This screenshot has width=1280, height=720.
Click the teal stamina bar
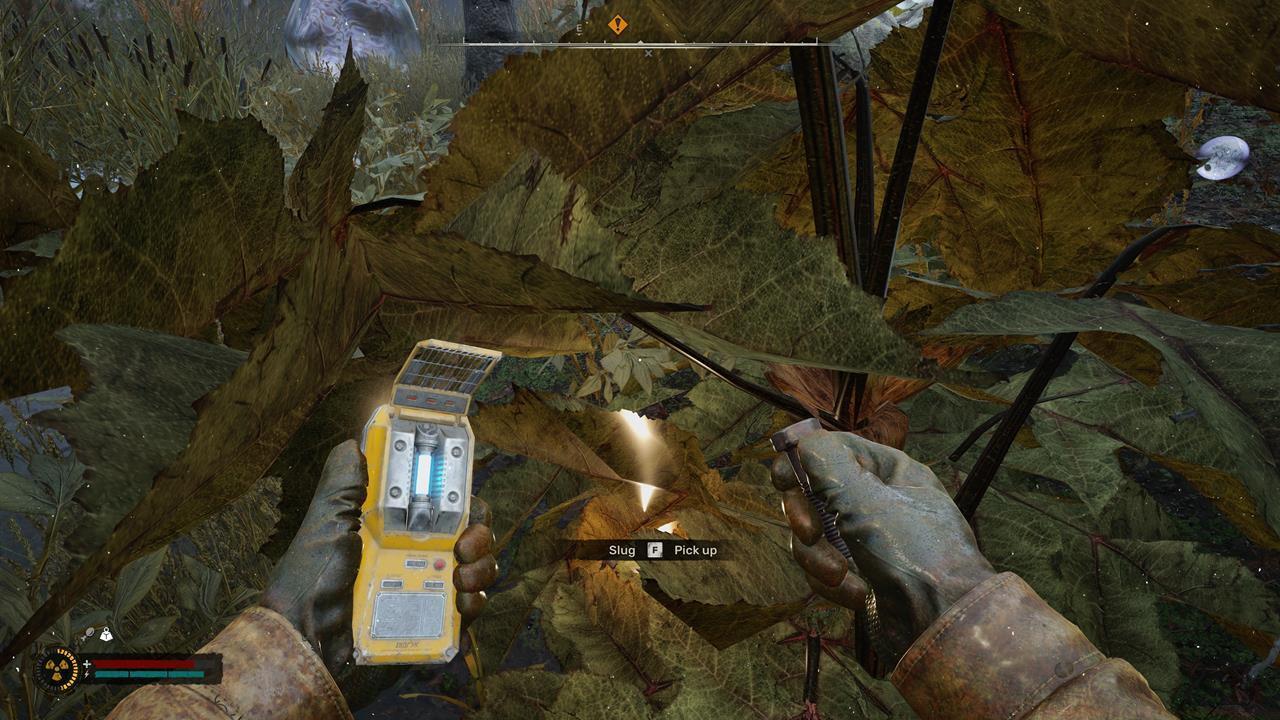point(150,675)
